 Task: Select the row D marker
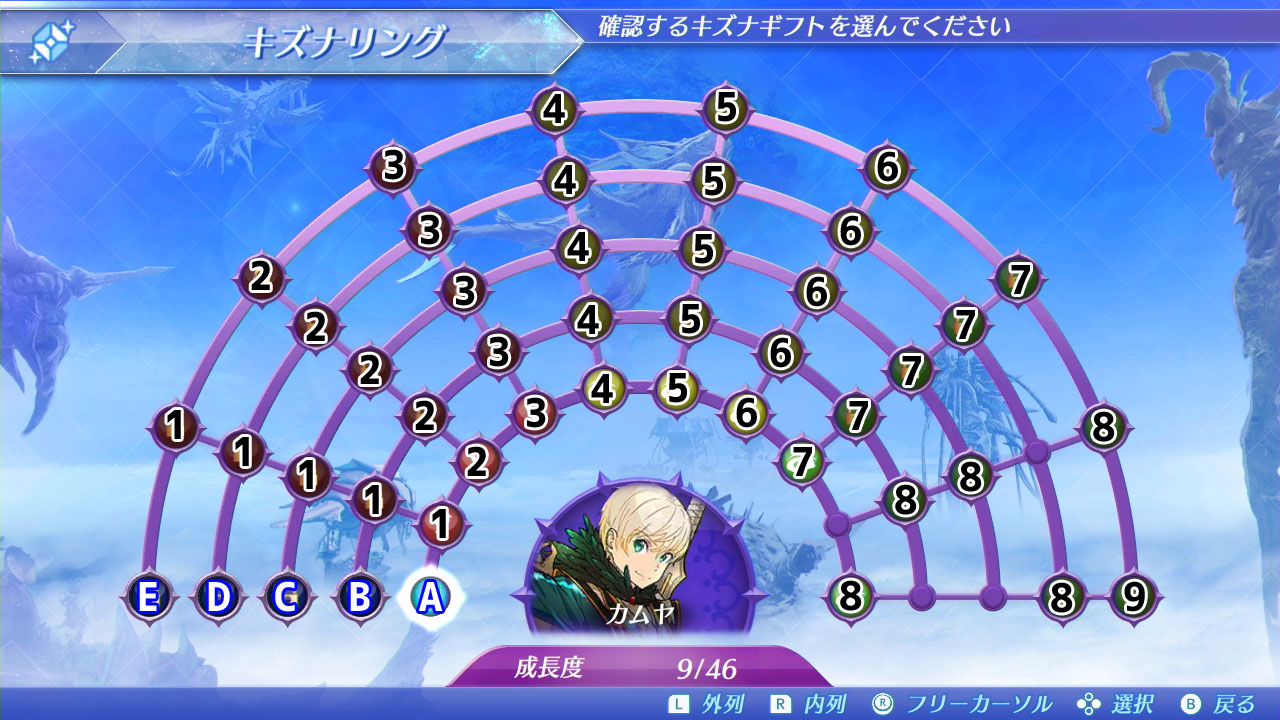[x=216, y=597]
